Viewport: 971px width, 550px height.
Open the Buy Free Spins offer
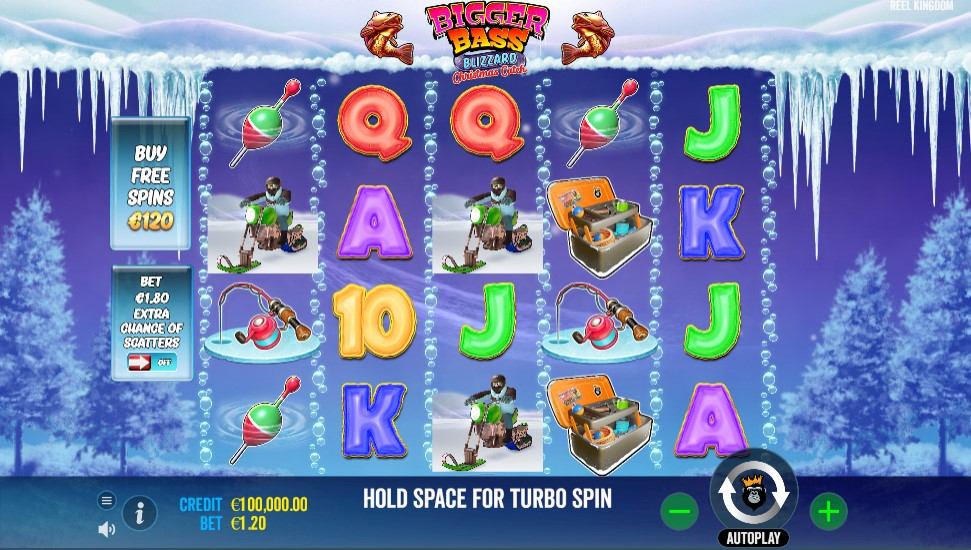(150, 184)
